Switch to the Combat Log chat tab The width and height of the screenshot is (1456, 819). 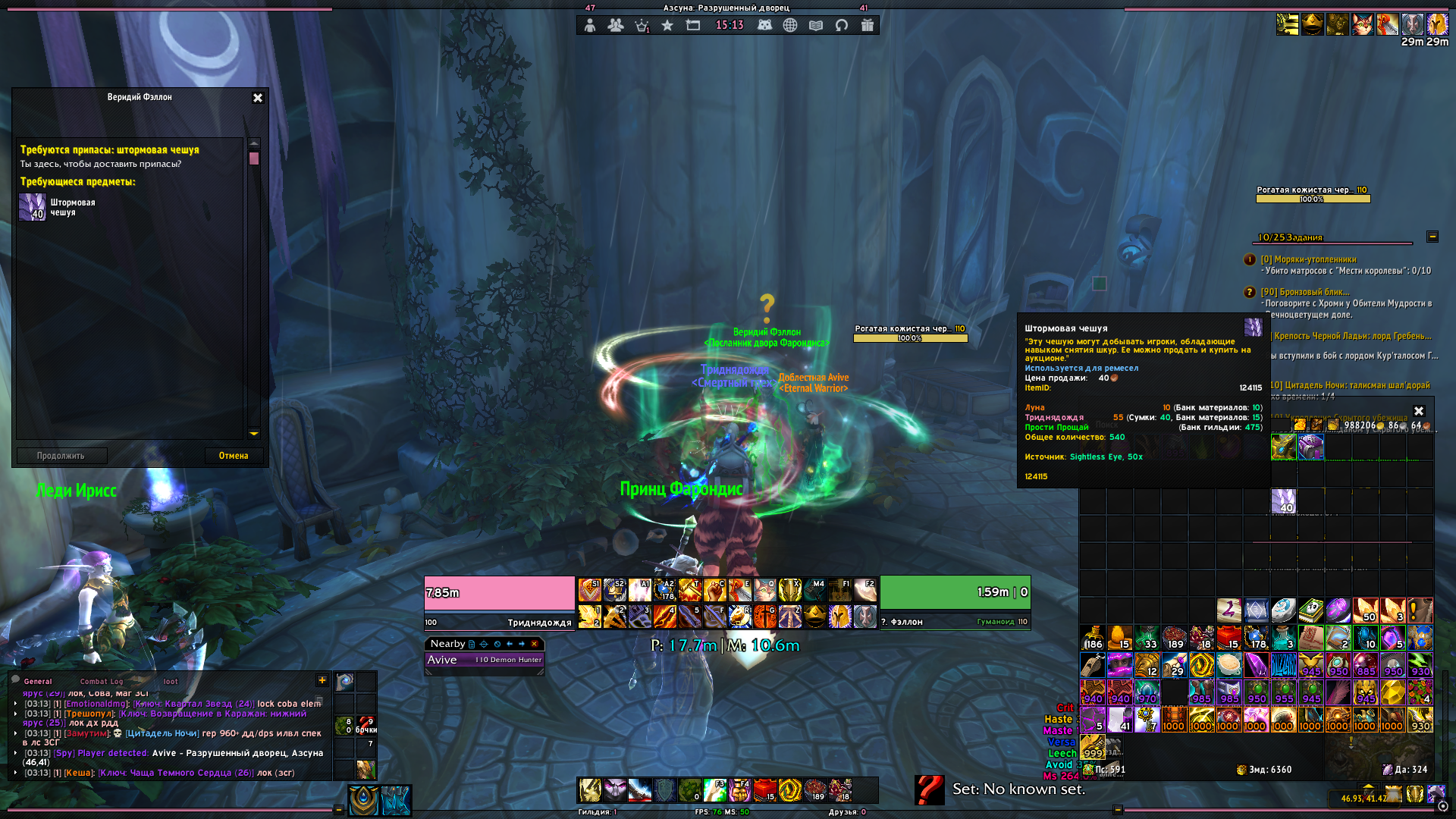click(x=101, y=681)
